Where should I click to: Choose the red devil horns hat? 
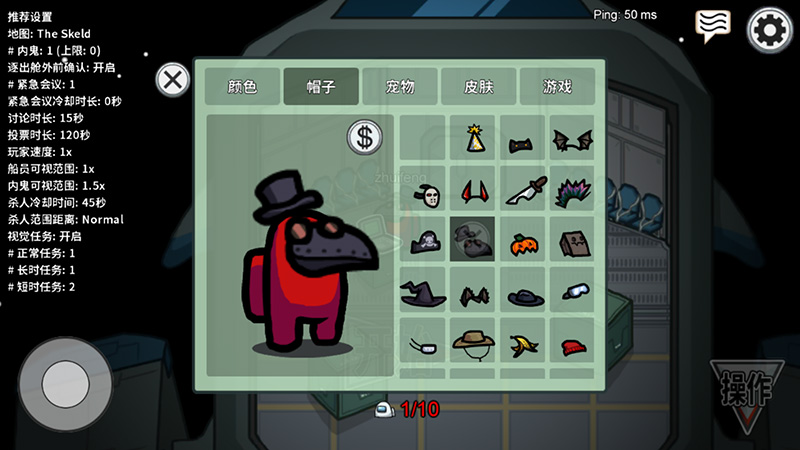click(x=474, y=190)
